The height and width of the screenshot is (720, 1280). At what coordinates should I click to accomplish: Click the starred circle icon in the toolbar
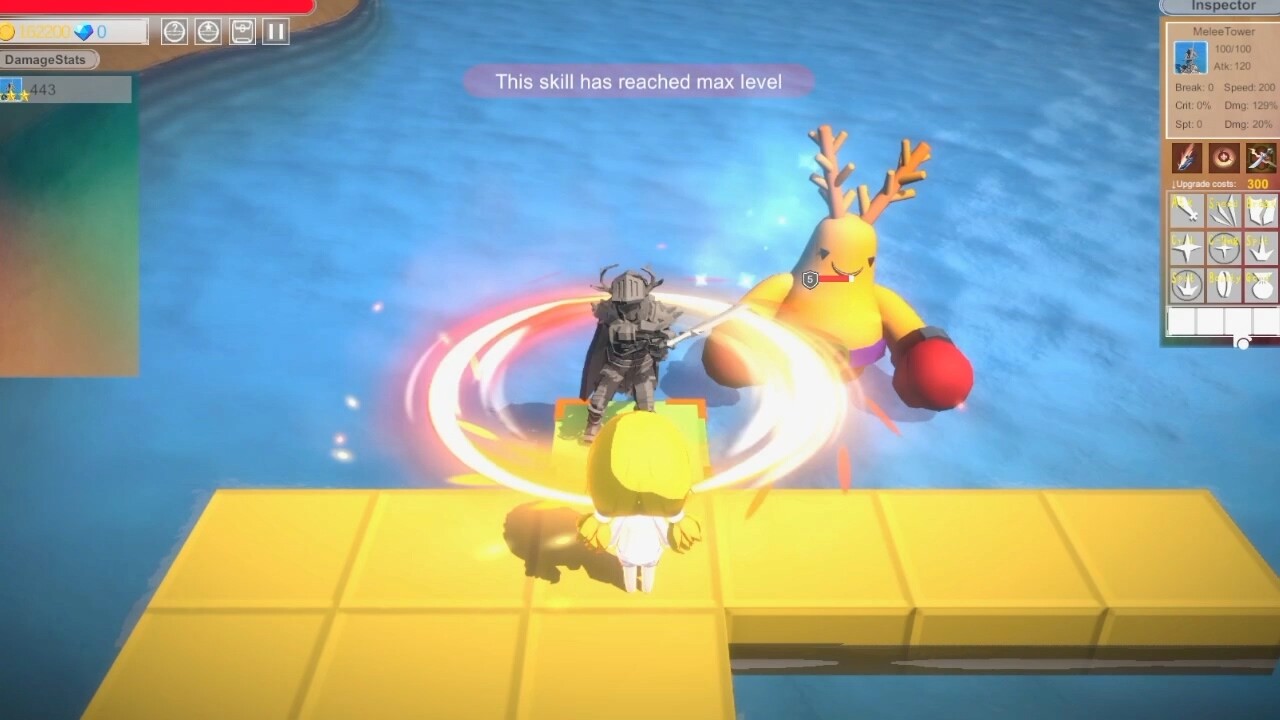pos(207,31)
